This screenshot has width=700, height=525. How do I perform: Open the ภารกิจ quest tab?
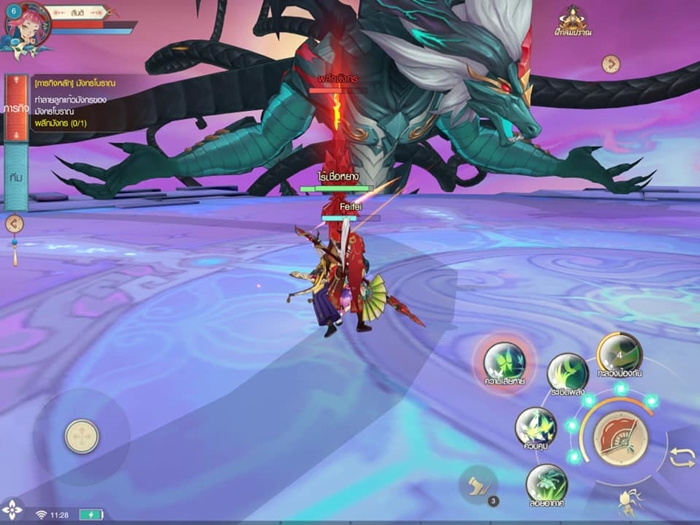(15, 105)
